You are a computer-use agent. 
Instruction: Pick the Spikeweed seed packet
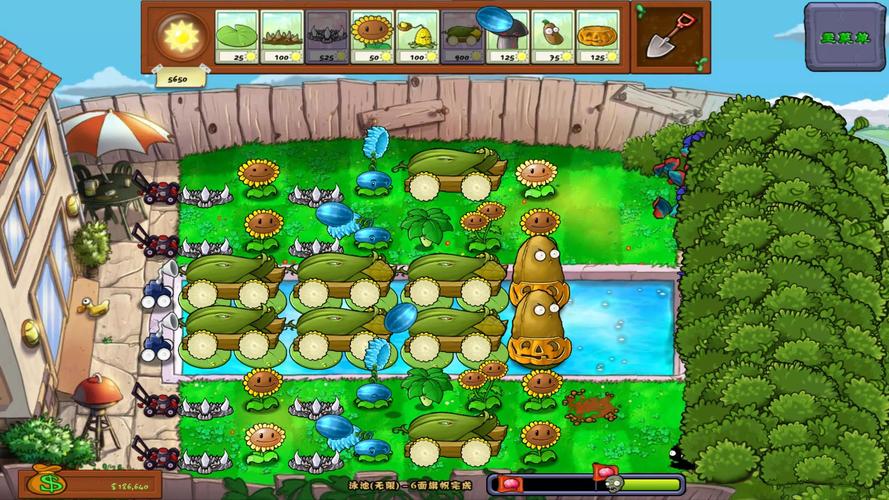point(282,37)
